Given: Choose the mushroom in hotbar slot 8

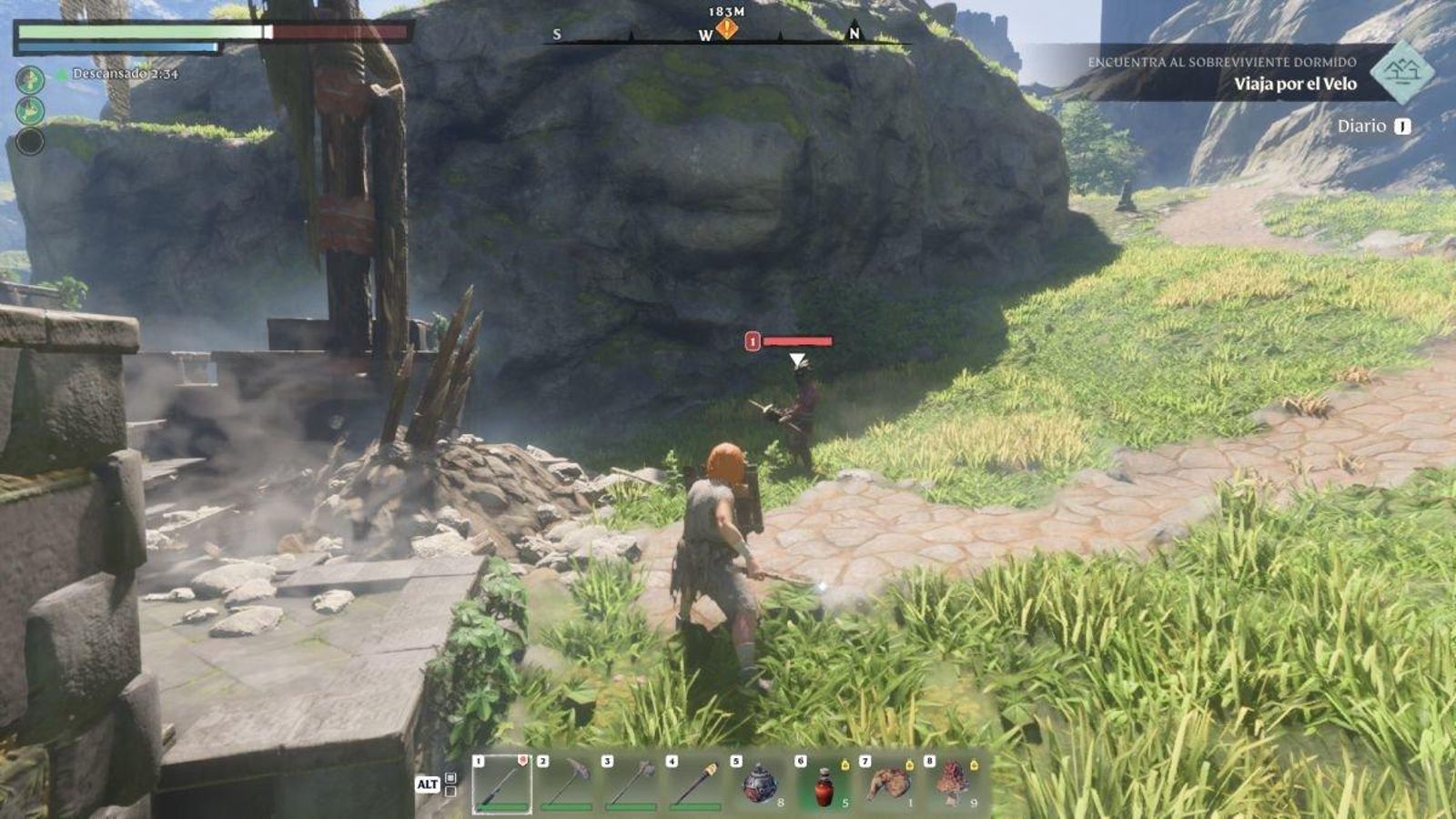Looking at the screenshot, I should (953, 783).
